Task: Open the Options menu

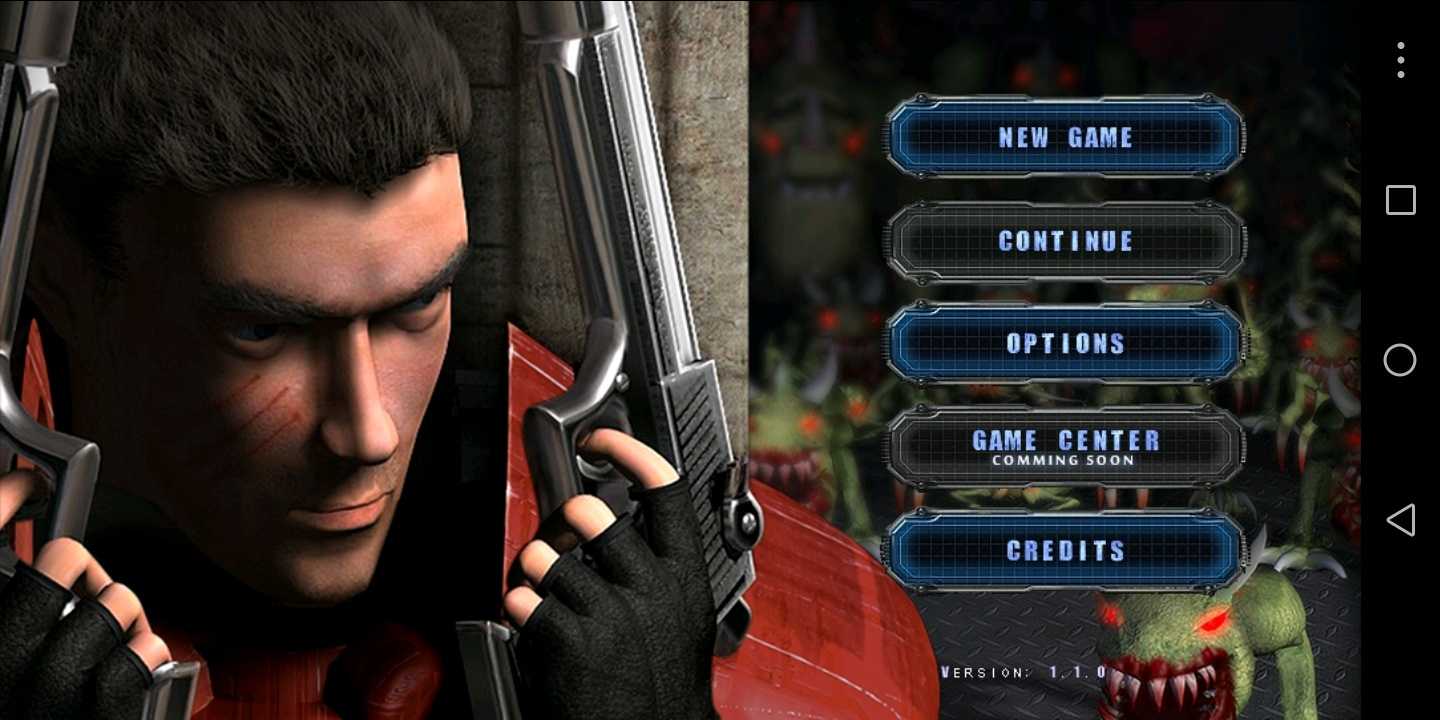Action: point(1065,344)
